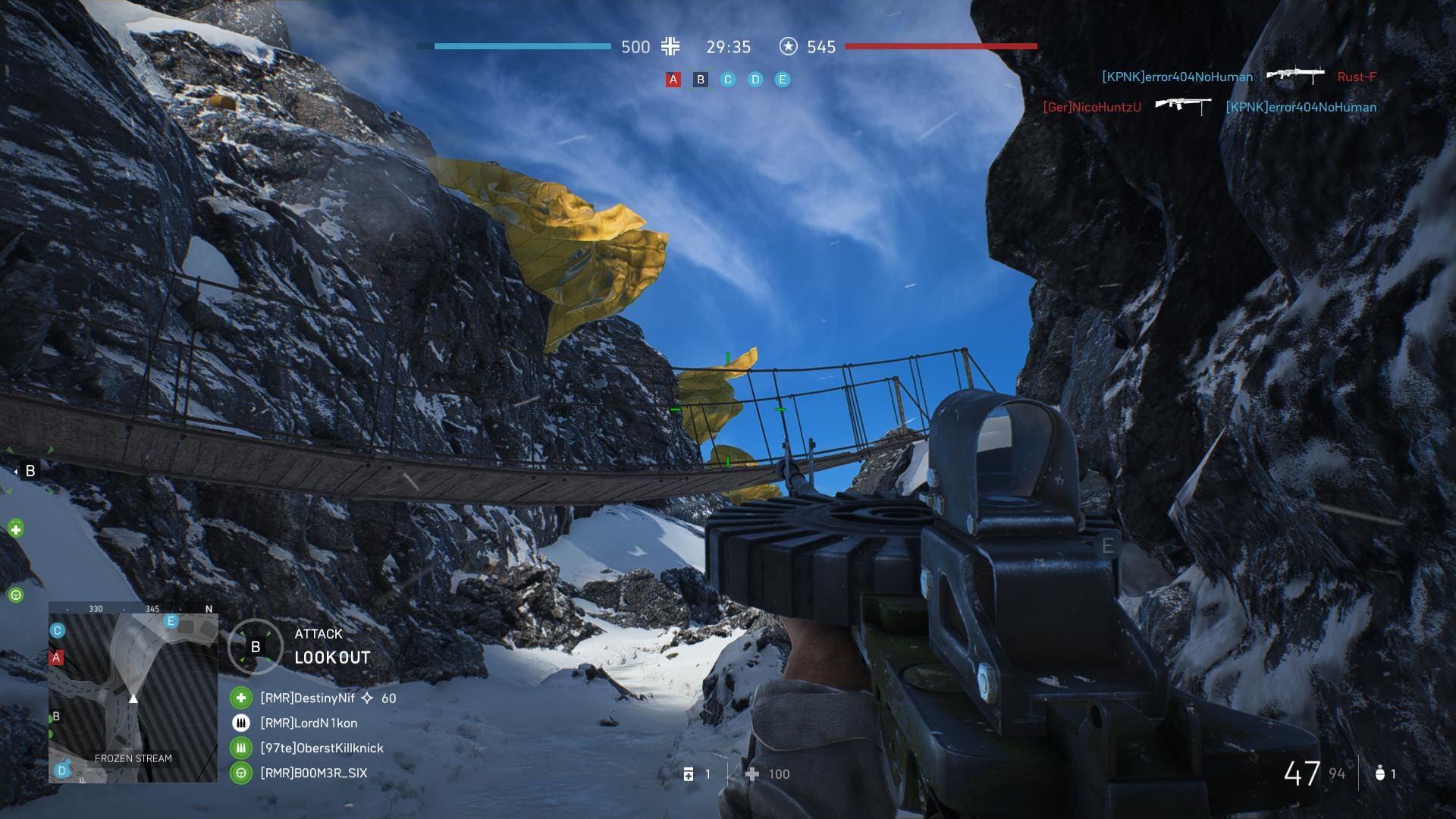This screenshot has height=819, width=1456.
Task: Select the [Ger]NicoHuntzU kill feed entry
Action: (1091, 107)
